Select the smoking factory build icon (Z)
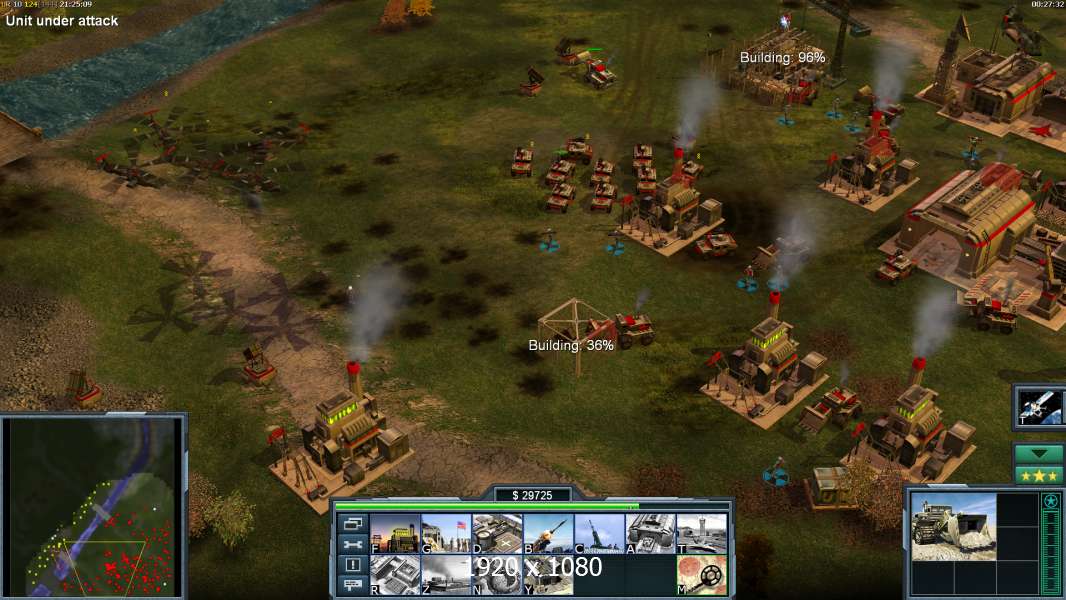 (446, 575)
